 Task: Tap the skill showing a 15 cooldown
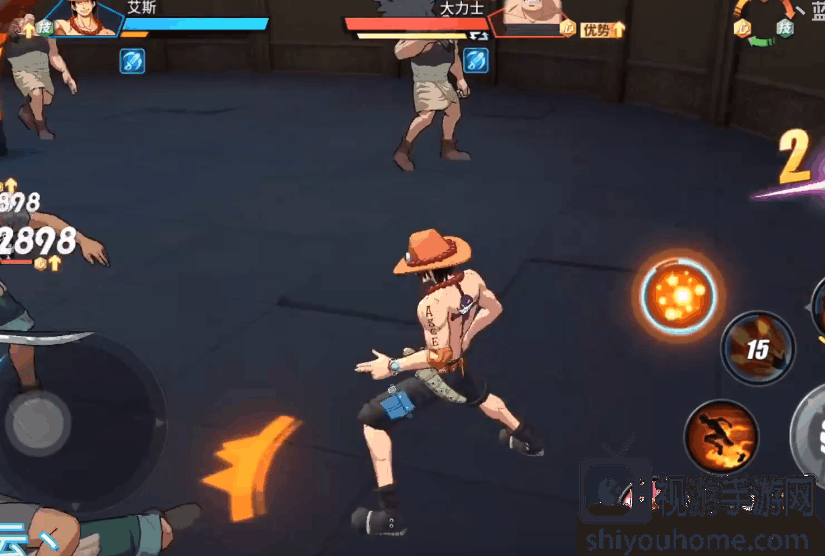point(757,348)
